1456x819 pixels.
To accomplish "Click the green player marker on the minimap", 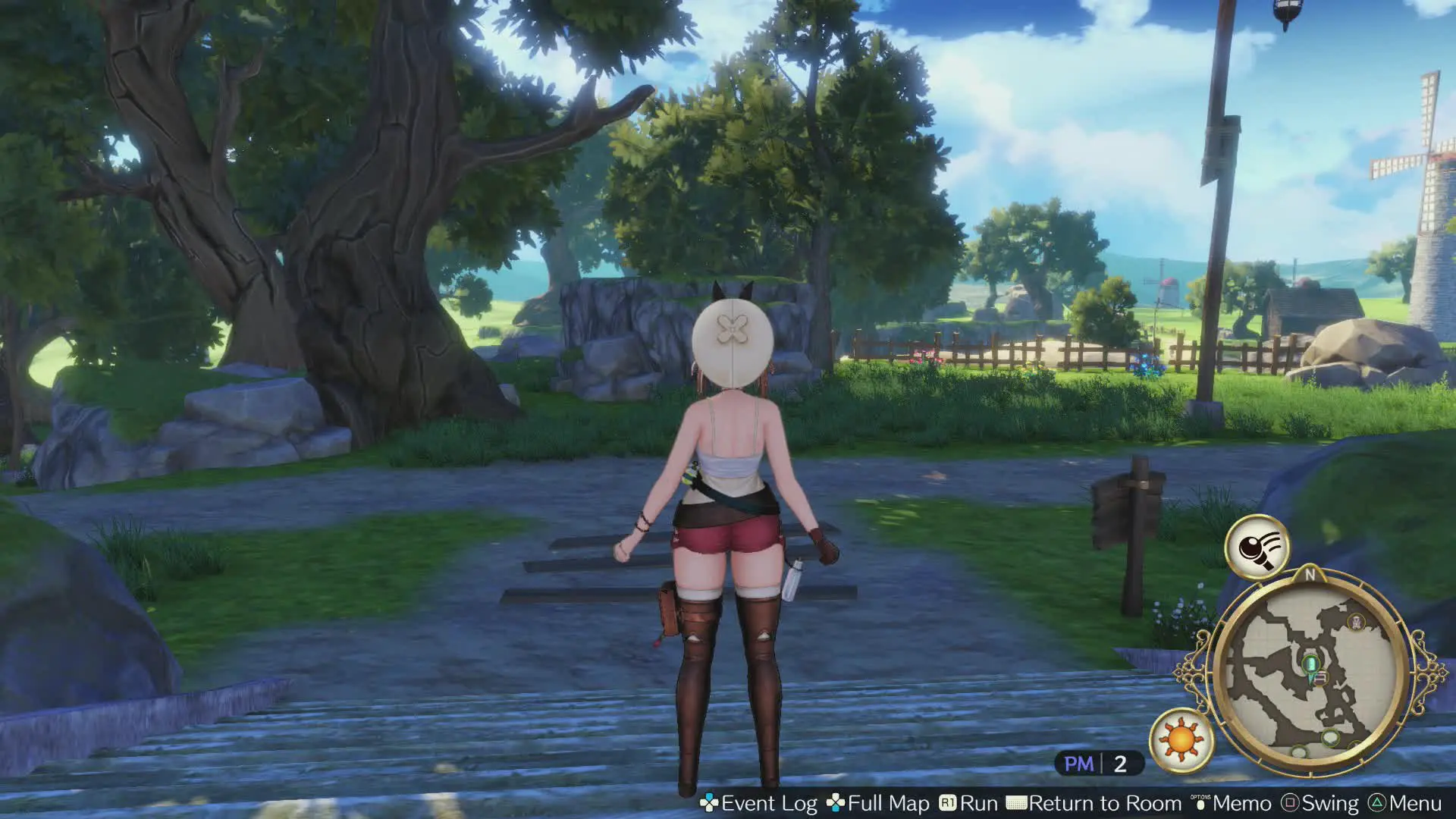I will pyautogui.click(x=1310, y=664).
